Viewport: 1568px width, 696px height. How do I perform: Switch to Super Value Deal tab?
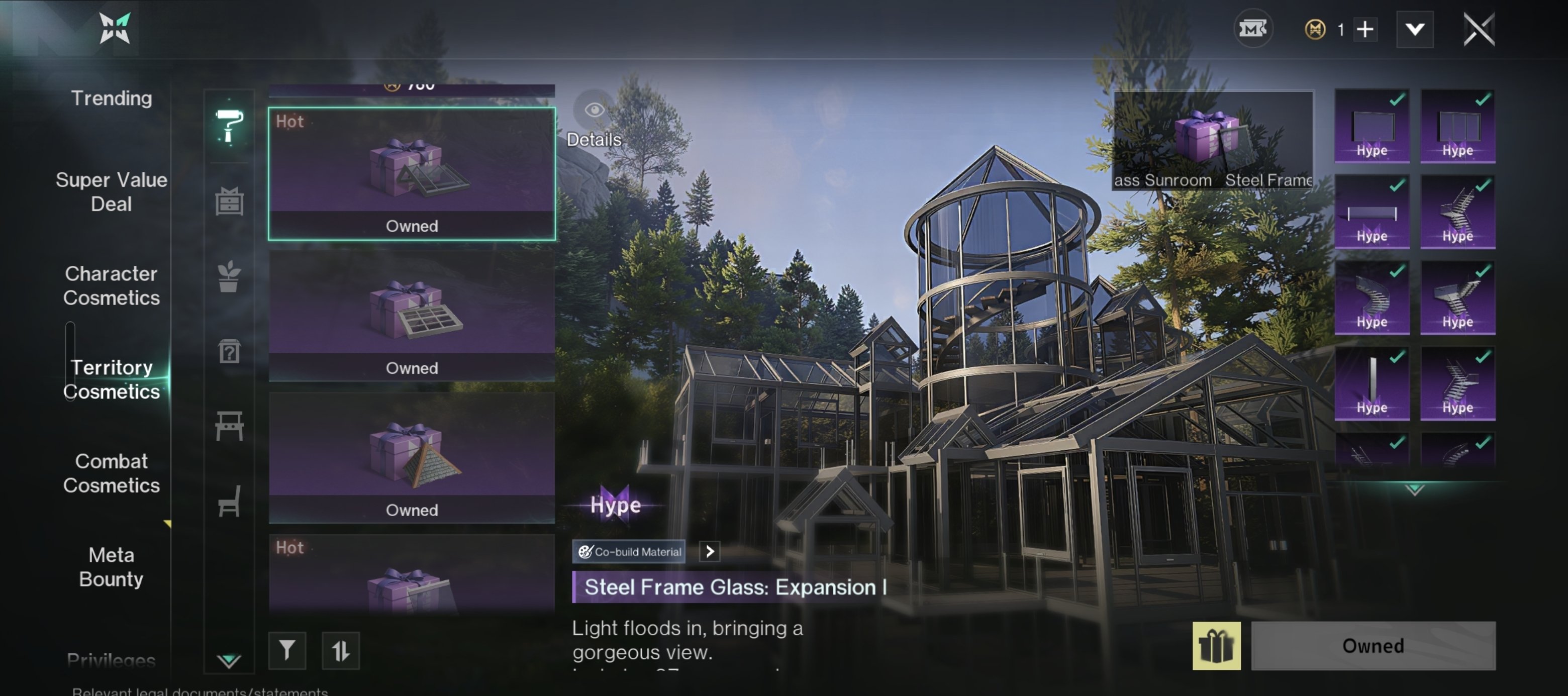coord(112,191)
